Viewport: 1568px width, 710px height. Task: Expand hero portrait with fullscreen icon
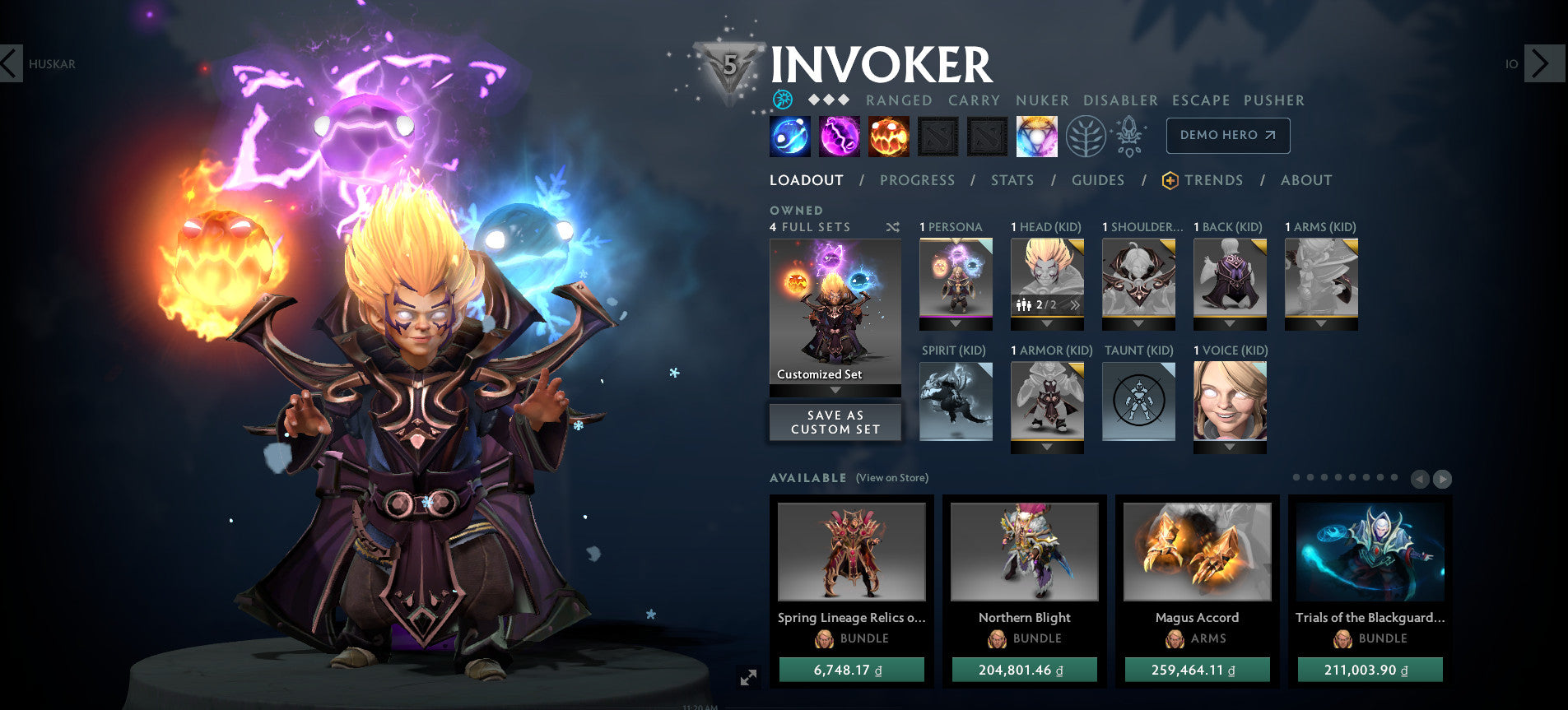[747, 676]
